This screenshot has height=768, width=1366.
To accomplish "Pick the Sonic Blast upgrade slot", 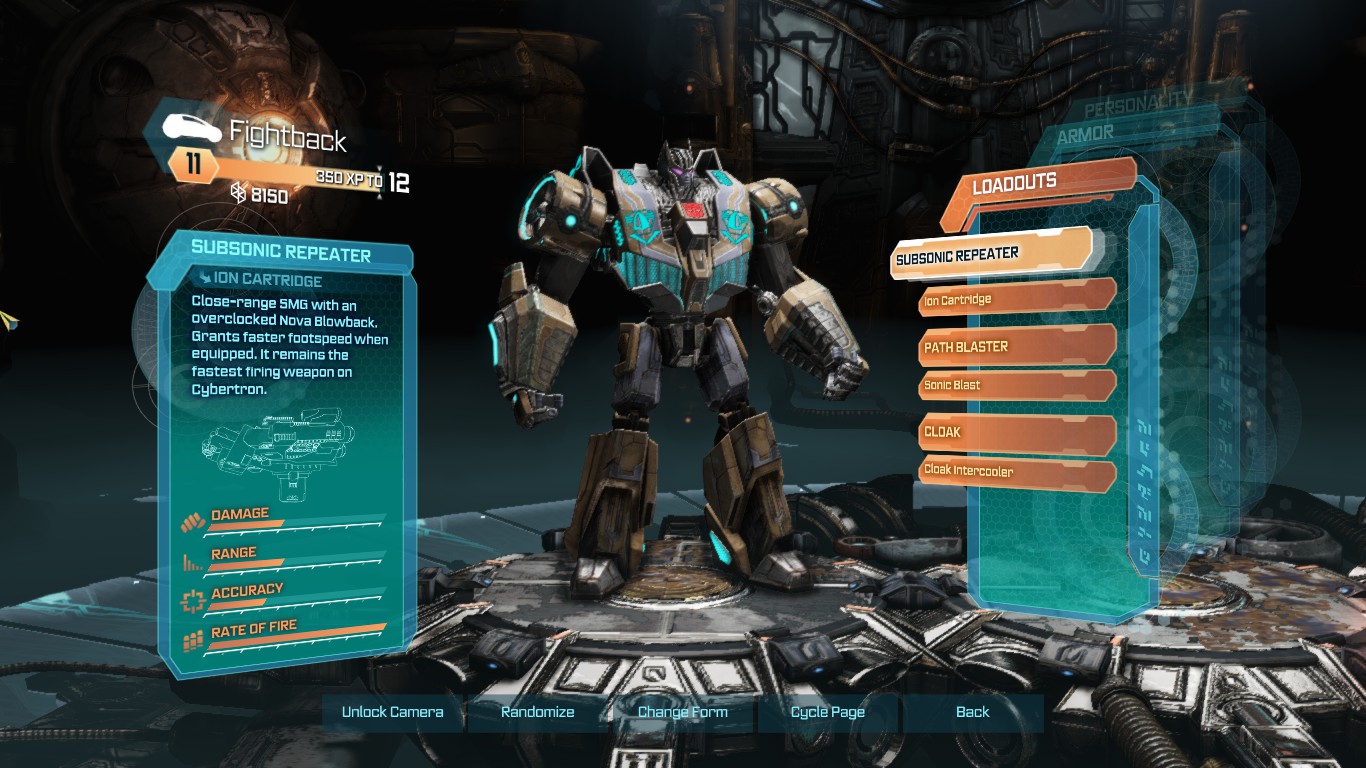I will [x=1015, y=385].
